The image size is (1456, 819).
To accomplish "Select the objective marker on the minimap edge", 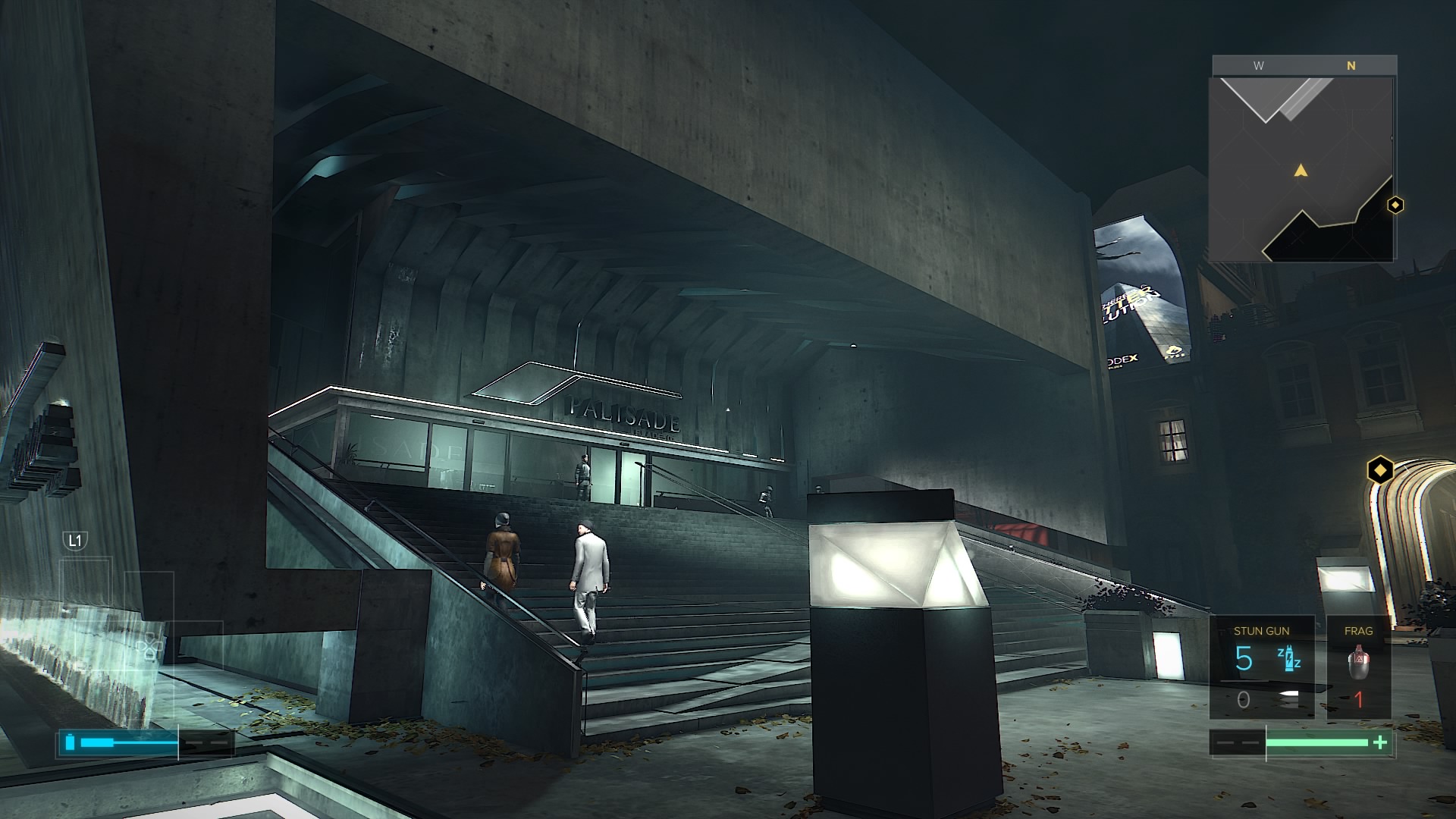I will 1395,205.
